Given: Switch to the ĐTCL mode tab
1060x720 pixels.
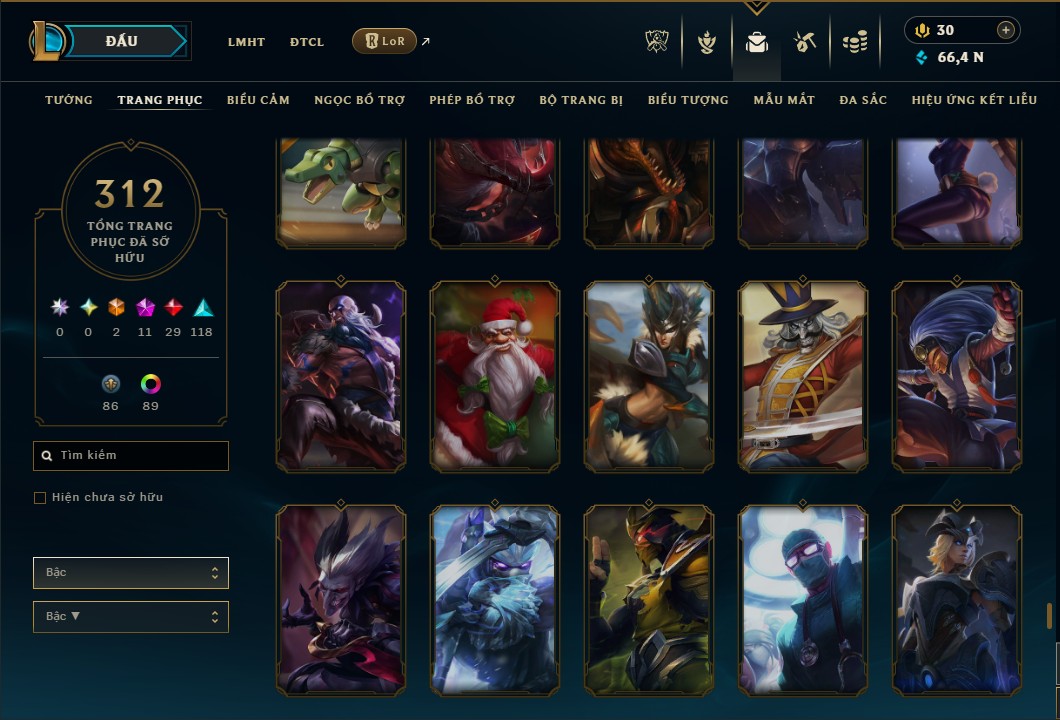Looking at the screenshot, I should click(307, 42).
